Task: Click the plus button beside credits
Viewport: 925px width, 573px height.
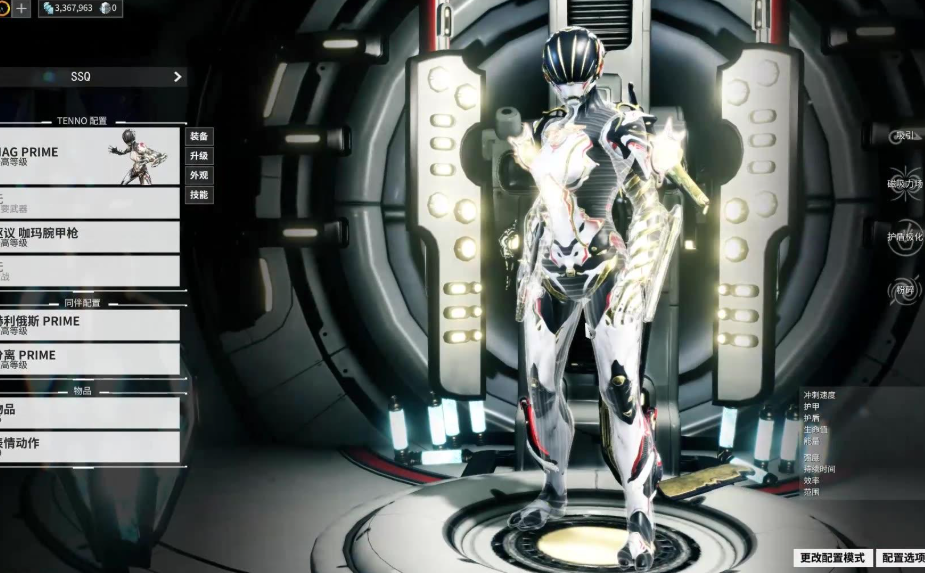Action: point(21,8)
